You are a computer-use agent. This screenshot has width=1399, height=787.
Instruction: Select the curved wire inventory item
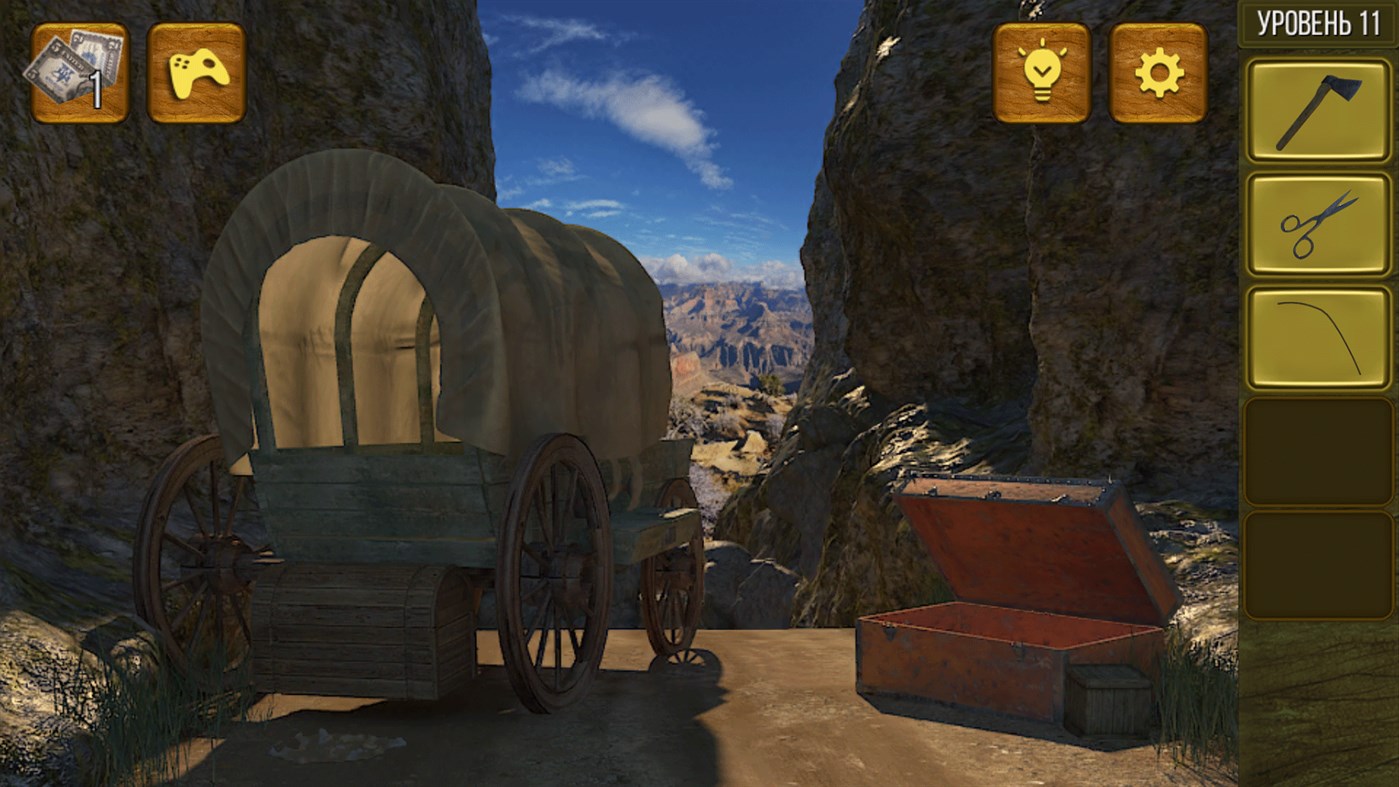pyautogui.click(x=1318, y=337)
